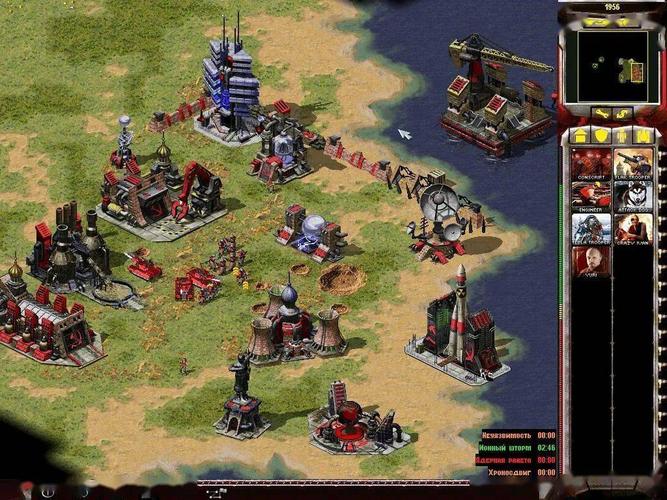This screenshot has height=500, width=667.
Task: Select the Tesla Trooper cameo
Action: click(591, 227)
